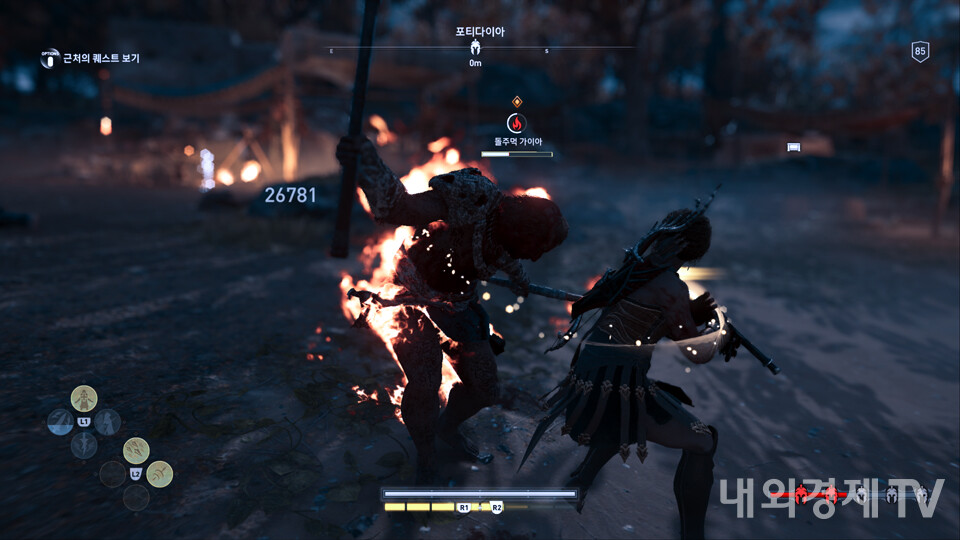Fire the multi-arrow ranged ability
The image size is (960, 540).
click(x=137, y=450)
